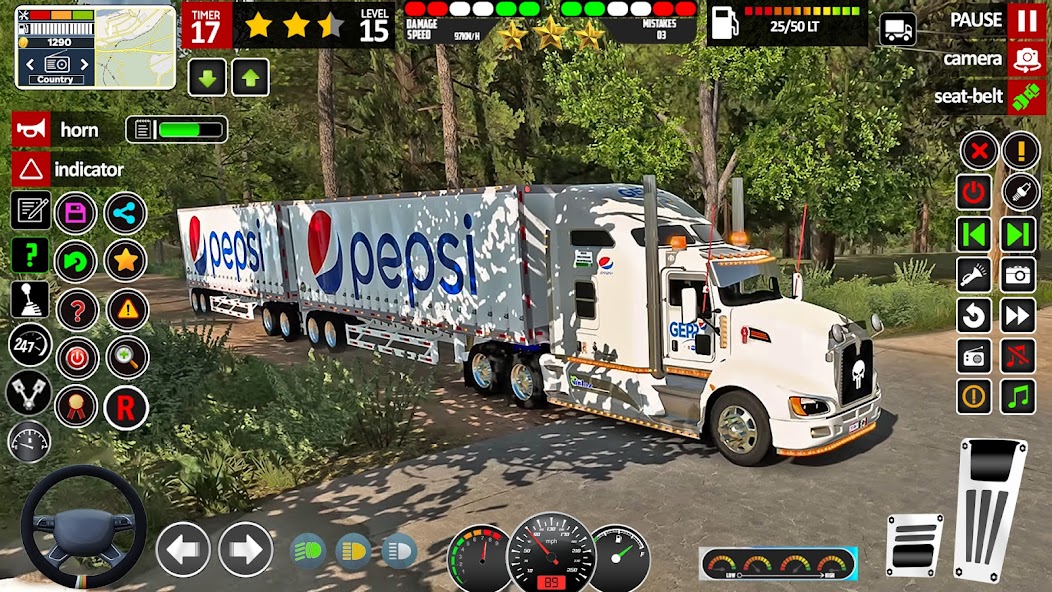The image size is (1052, 592).
Task: Hit the brake pedal
Action: click(x=914, y=545)
